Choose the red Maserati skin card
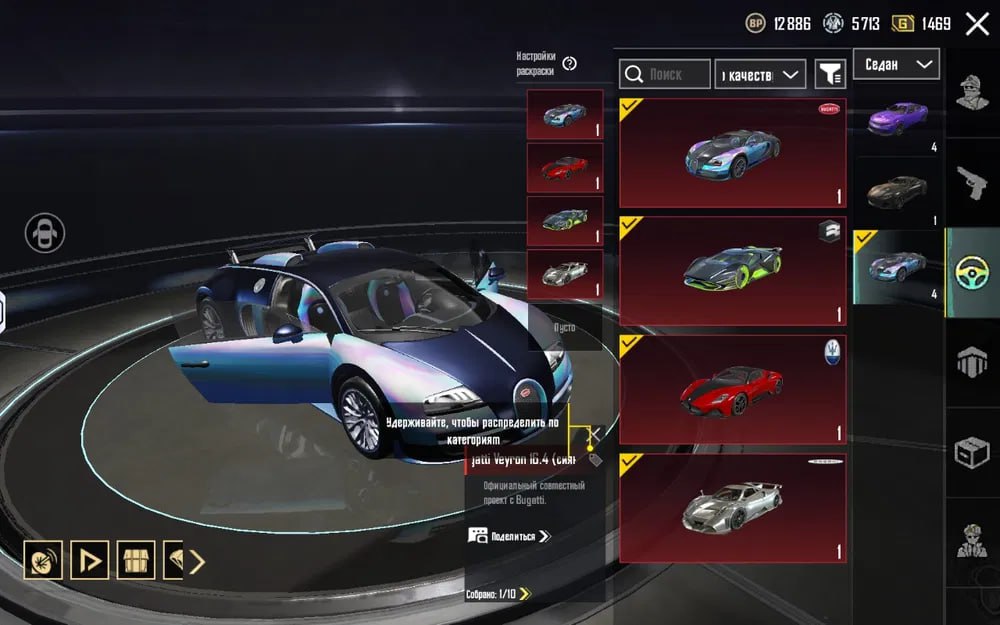1000x625 pixels. point(732,389)
